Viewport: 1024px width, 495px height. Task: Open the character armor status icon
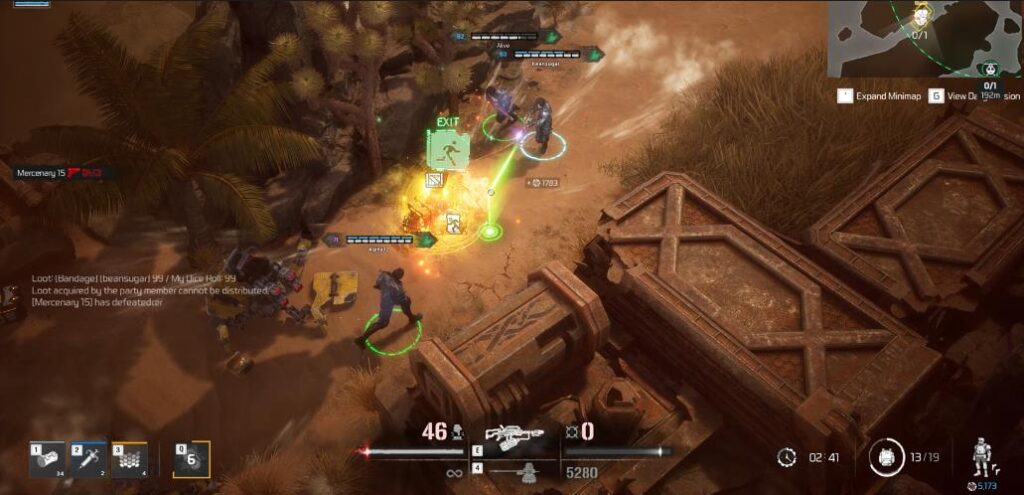click(x=982, y=457)
